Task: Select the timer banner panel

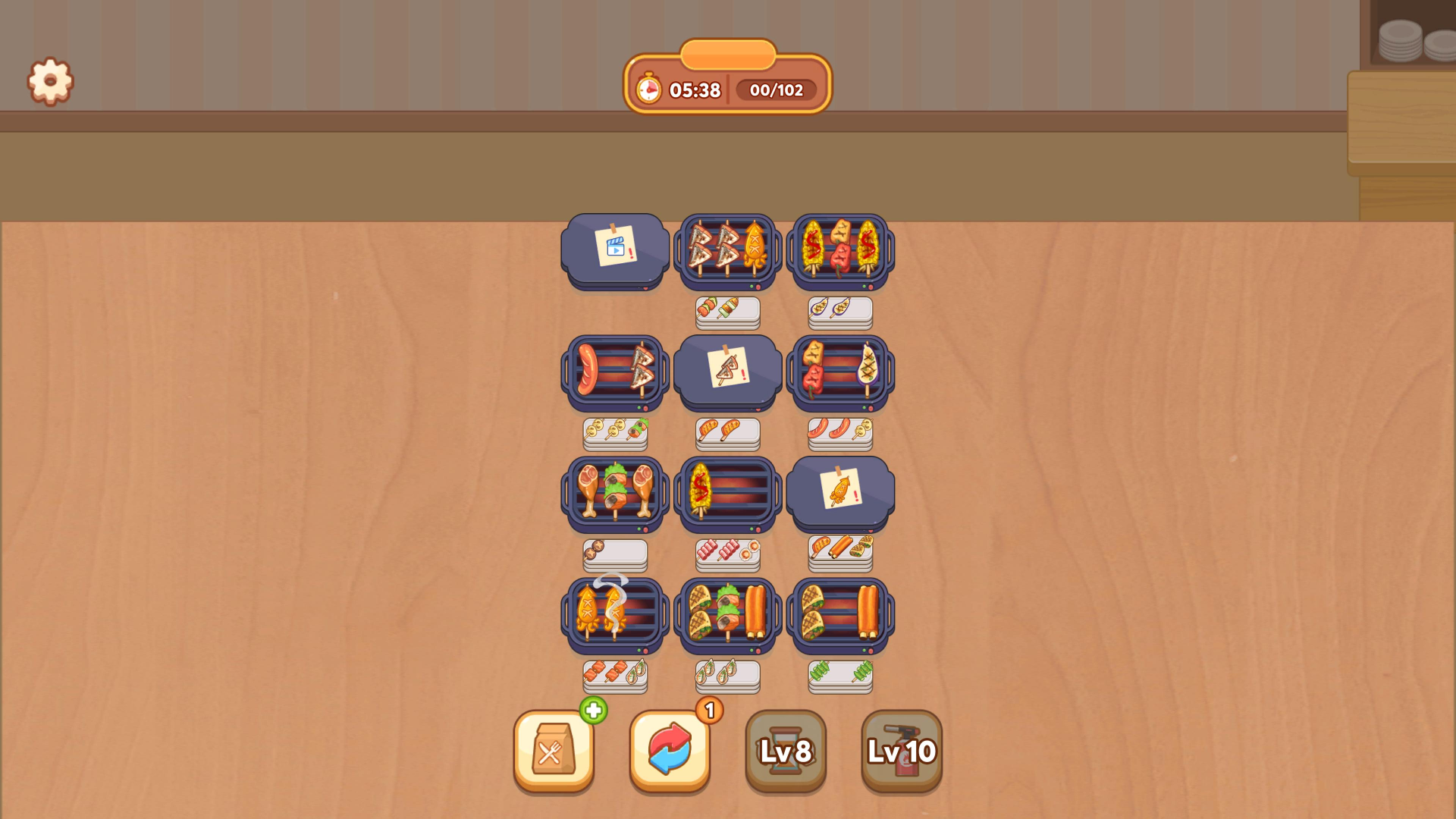Action: point(727,89)
